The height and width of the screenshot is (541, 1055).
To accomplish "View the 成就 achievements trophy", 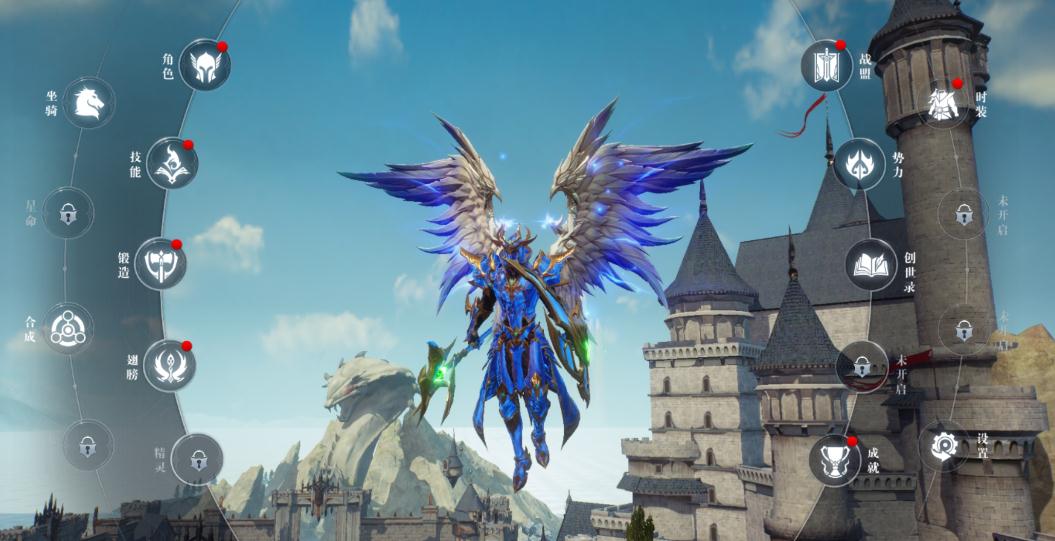I will coord(835,460).
